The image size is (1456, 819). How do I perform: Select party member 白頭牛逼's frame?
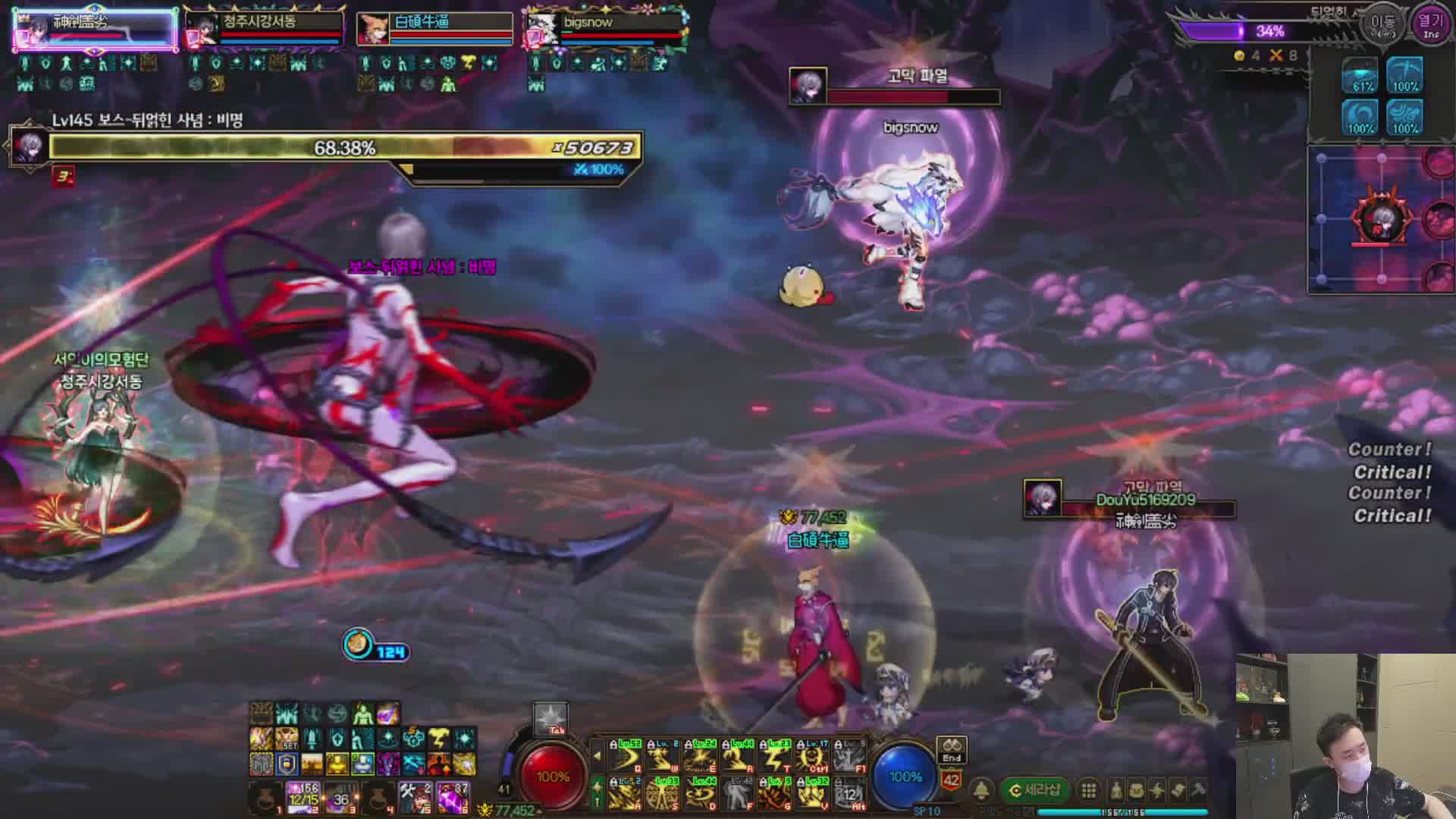pos(435,27)
